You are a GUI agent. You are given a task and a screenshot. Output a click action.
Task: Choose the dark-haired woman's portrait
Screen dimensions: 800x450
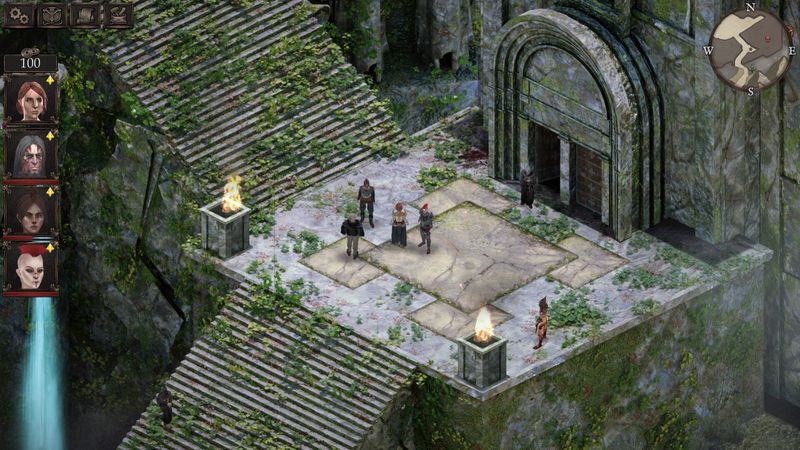pos(30,211)
